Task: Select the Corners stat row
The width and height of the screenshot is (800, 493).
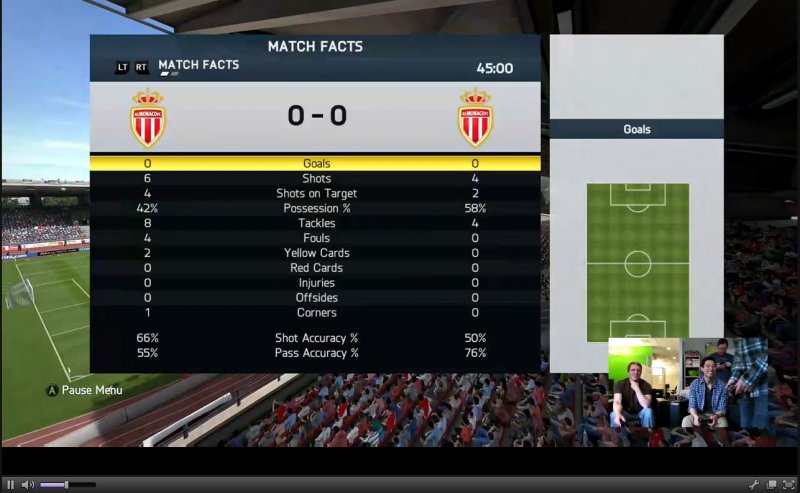Action: pyautogui.click(x=316, y=313)
